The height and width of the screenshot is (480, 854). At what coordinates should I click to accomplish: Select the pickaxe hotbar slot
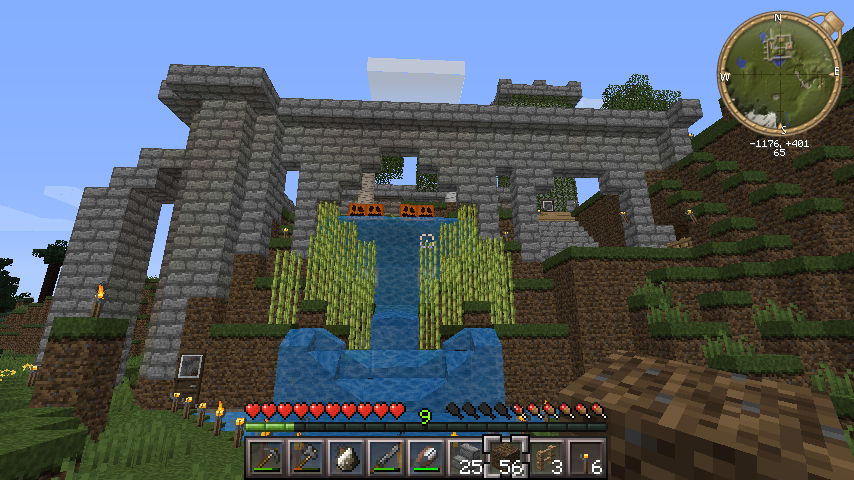pyautogui.click(x=266, y=457)
